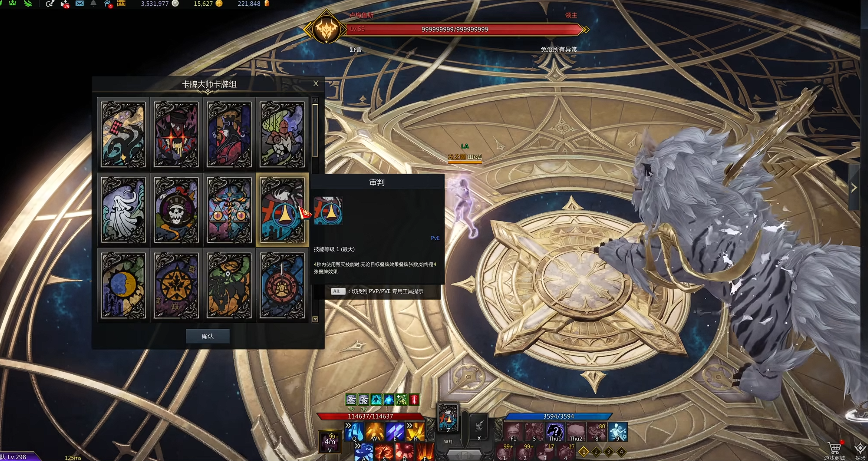Viewport: 868px width, 461px height.
Task: Choose the orange star emblem card
Action: click(175, 283)
